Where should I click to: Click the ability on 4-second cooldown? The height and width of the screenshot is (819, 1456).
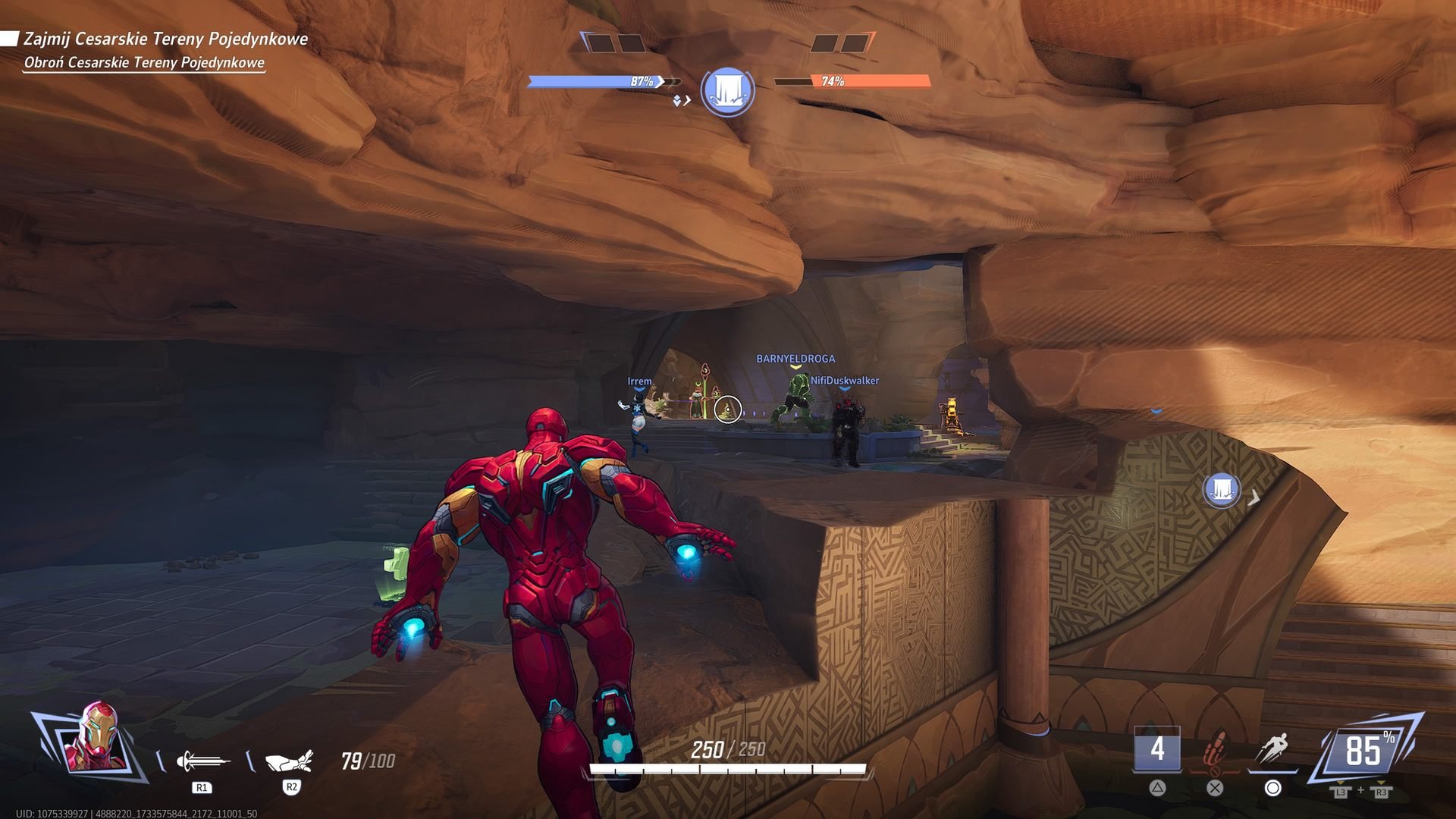click(x=1156, y=749)
